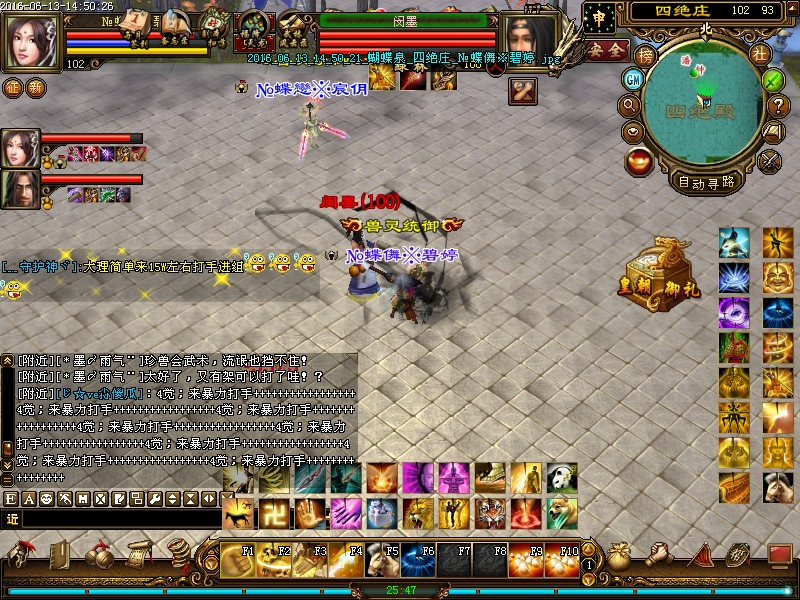Open the 皇朝御礼 golden dragon chest

(x=660, y=268)
